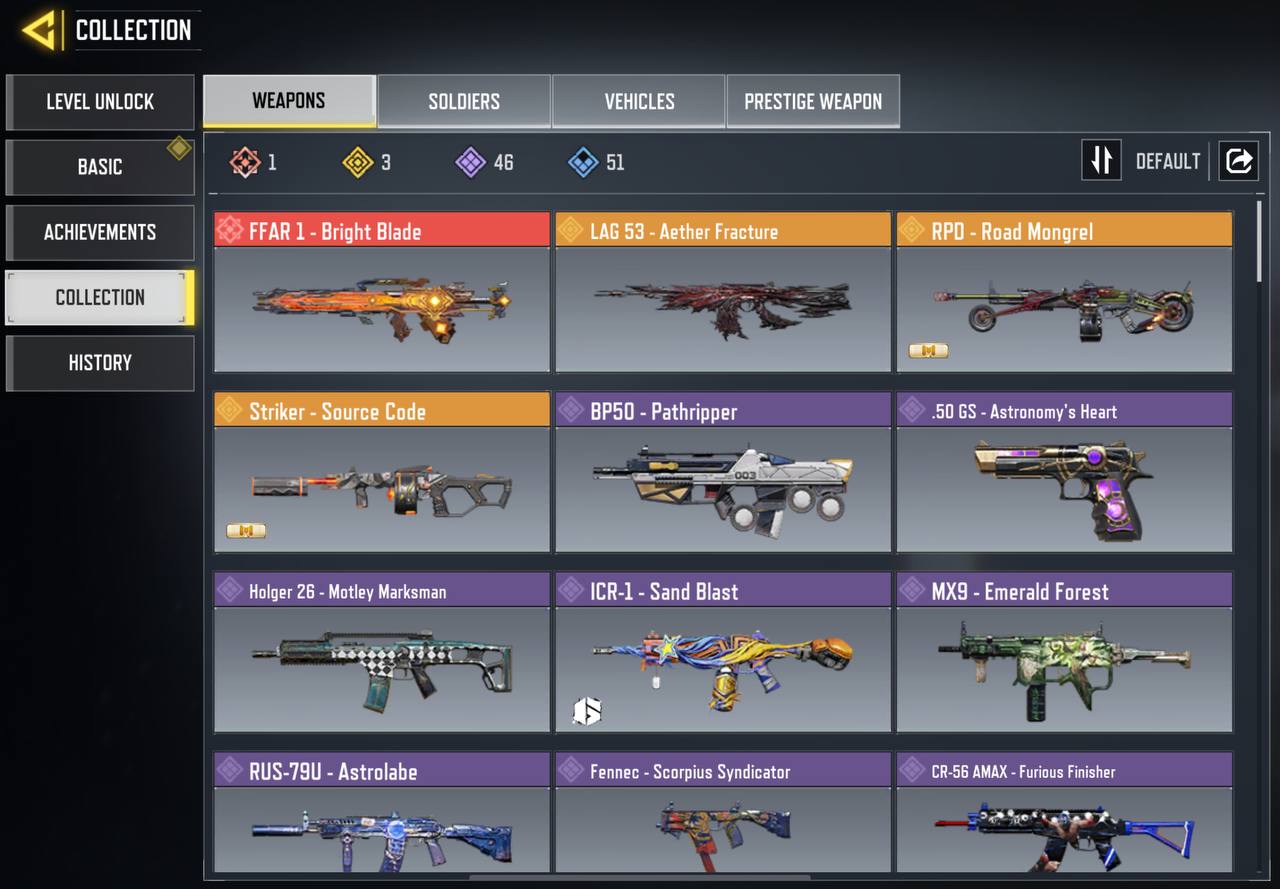Viewport: 1280px width, 889px height.
Task: Open the Level Unlock section
Action: pos(100,102)
